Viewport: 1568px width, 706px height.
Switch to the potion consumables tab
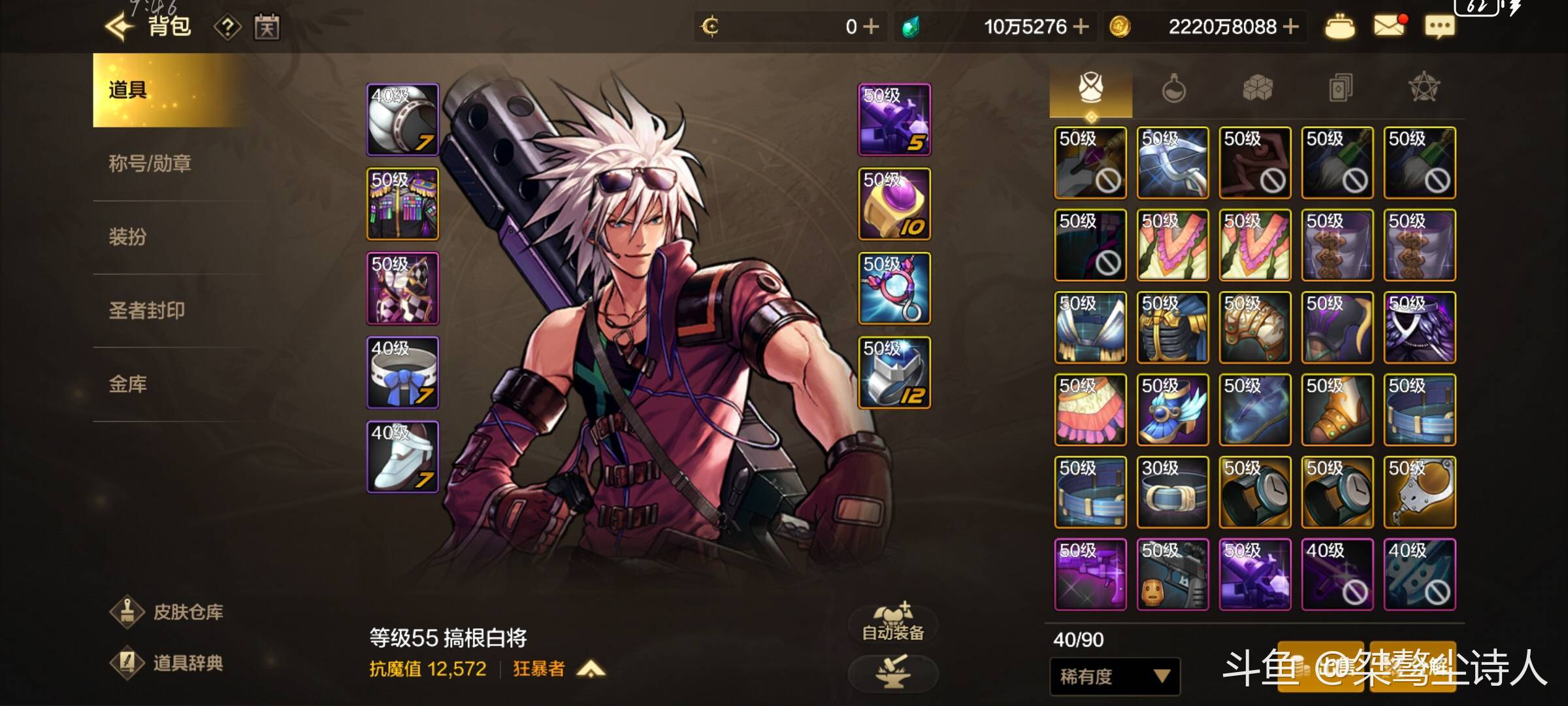tap(1173, 88)
